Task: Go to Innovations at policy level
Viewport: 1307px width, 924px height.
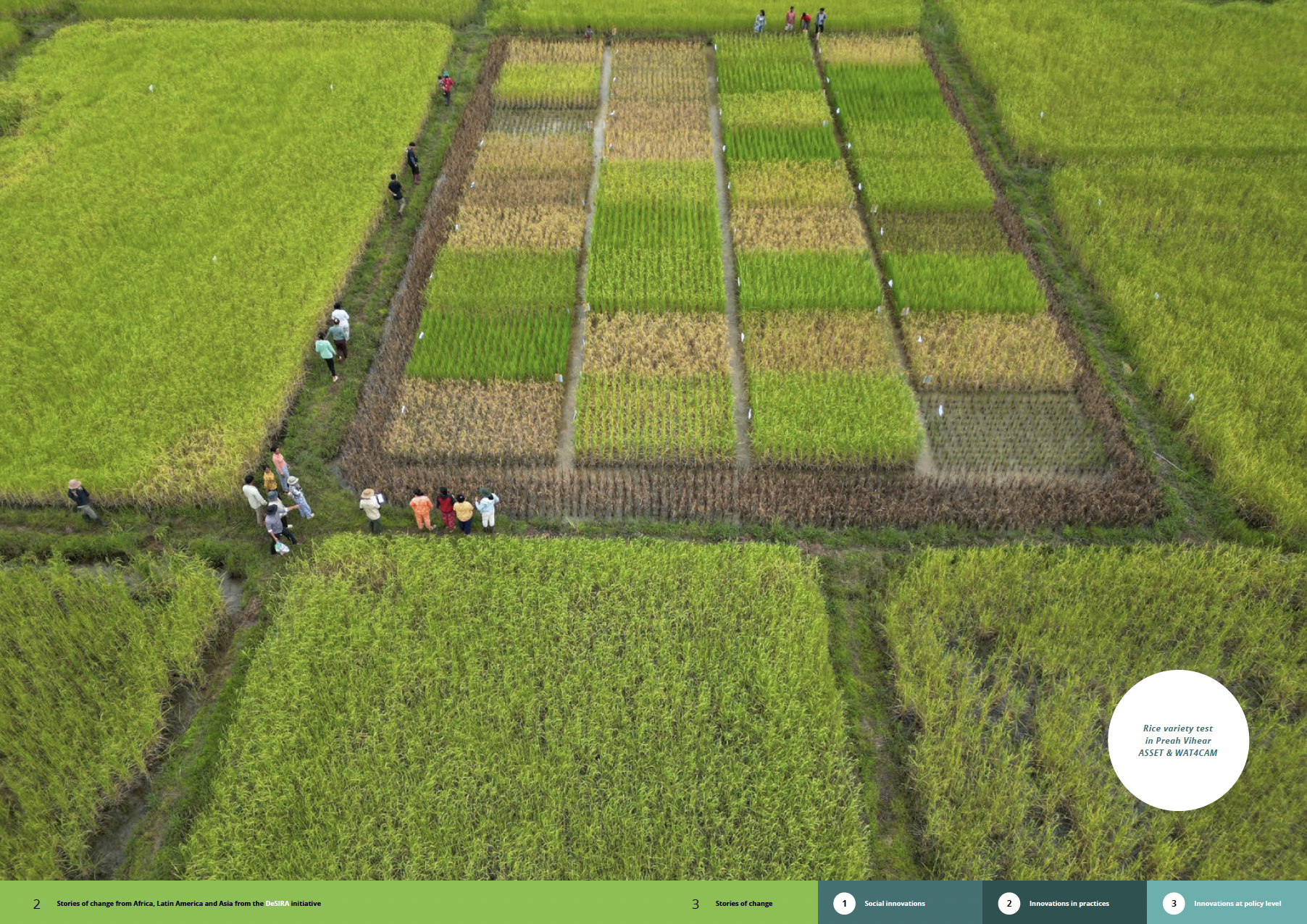Action: pyautogui.click(x=1237, y=903)
